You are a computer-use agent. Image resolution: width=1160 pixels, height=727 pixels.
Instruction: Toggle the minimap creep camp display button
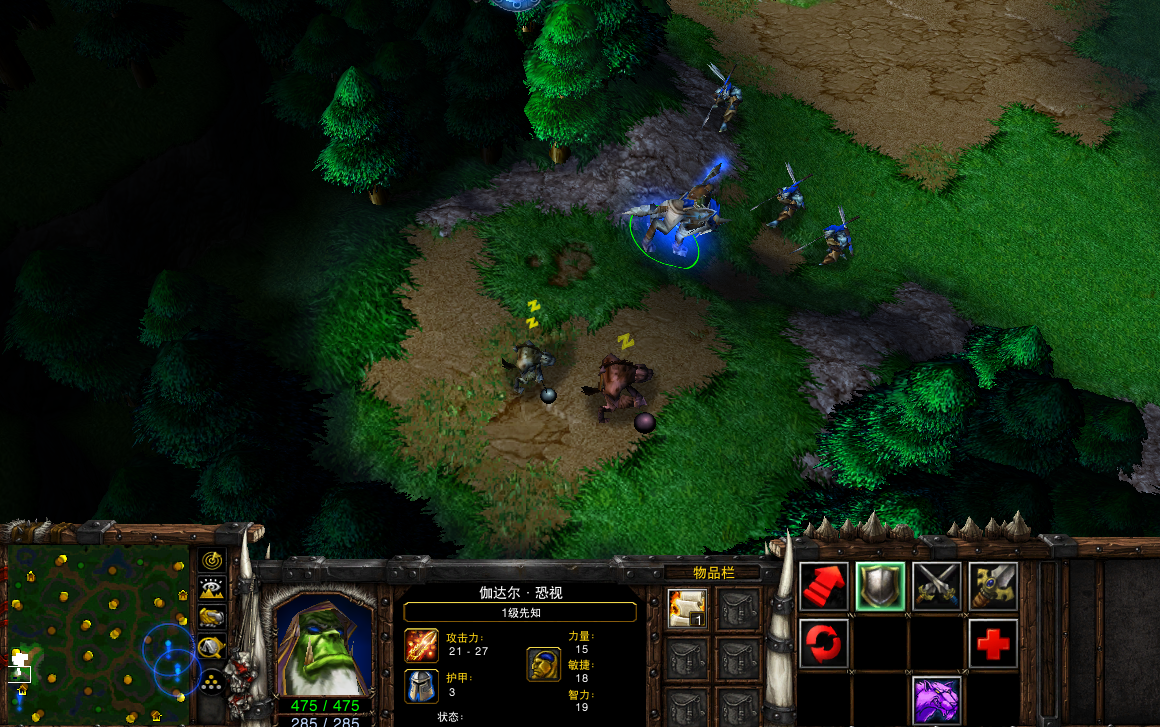pyautogui.click(x=211, y=649)
